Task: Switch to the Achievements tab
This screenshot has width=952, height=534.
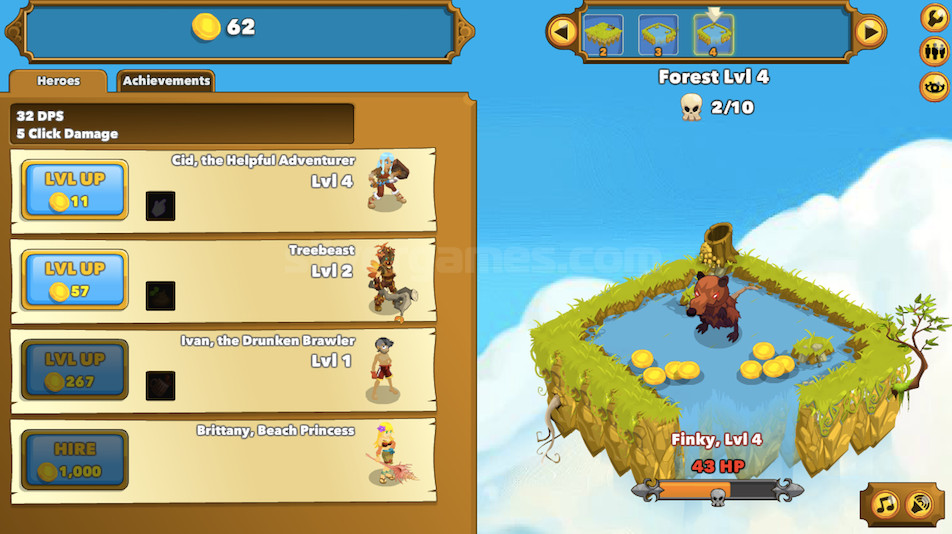Action: coord(166,81)
